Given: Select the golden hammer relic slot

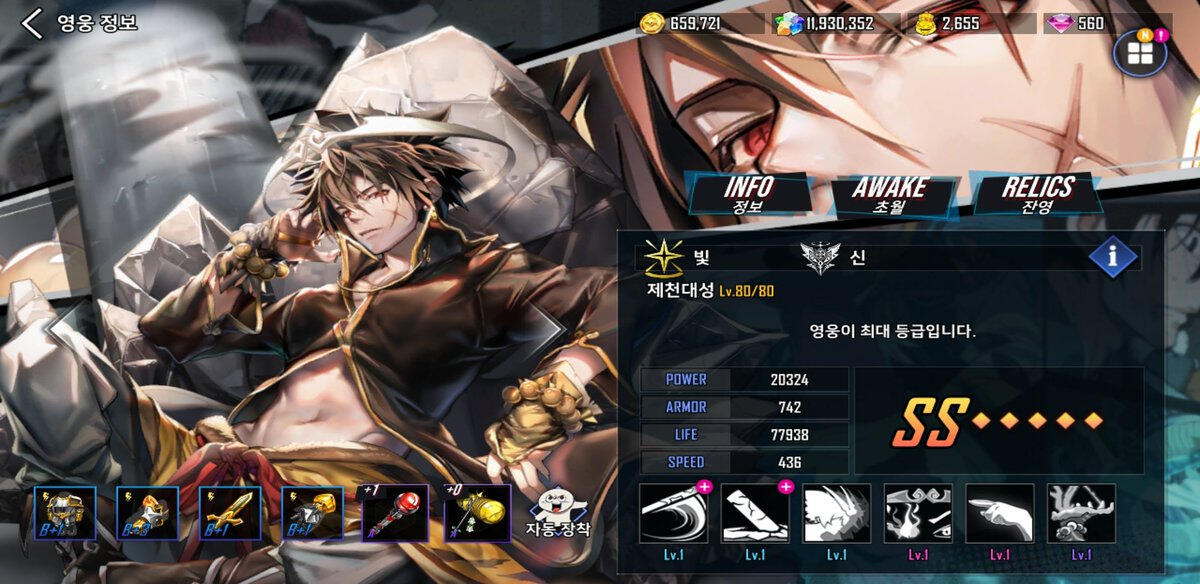Looking at the screenshot, I should 477,513.
